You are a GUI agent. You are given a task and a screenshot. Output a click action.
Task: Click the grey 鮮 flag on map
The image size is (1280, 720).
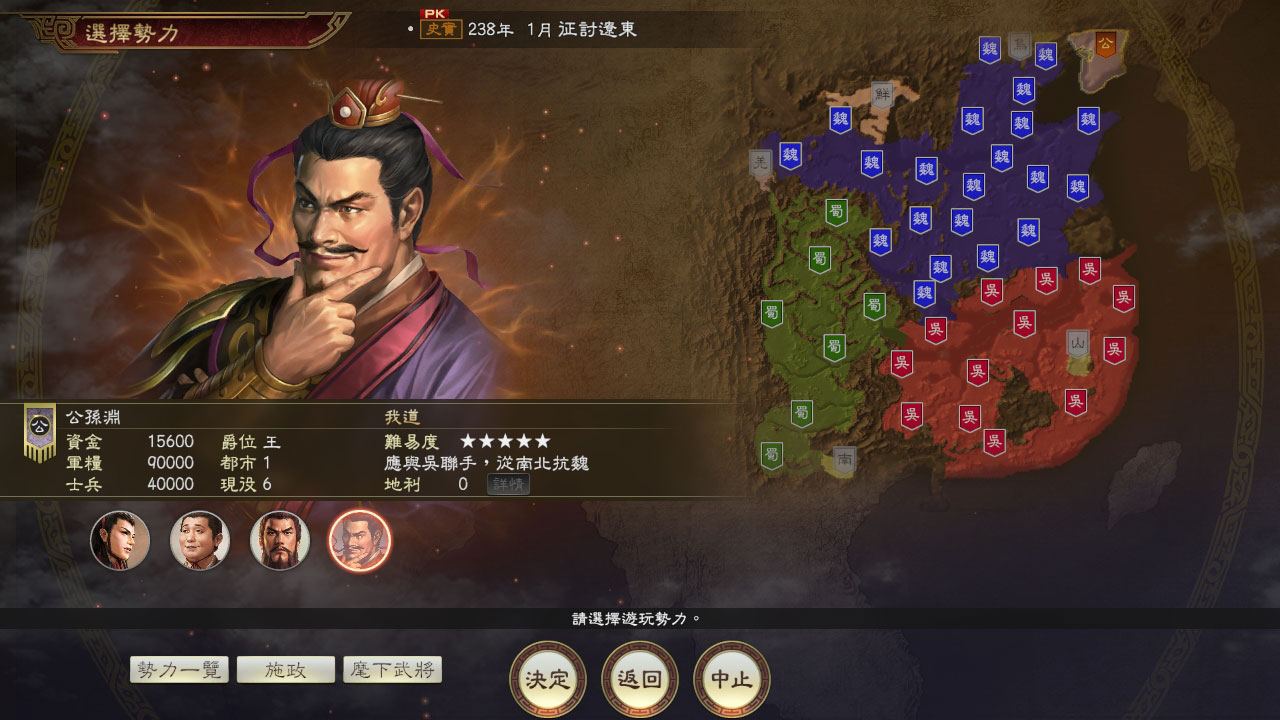[x=881, y=95]
